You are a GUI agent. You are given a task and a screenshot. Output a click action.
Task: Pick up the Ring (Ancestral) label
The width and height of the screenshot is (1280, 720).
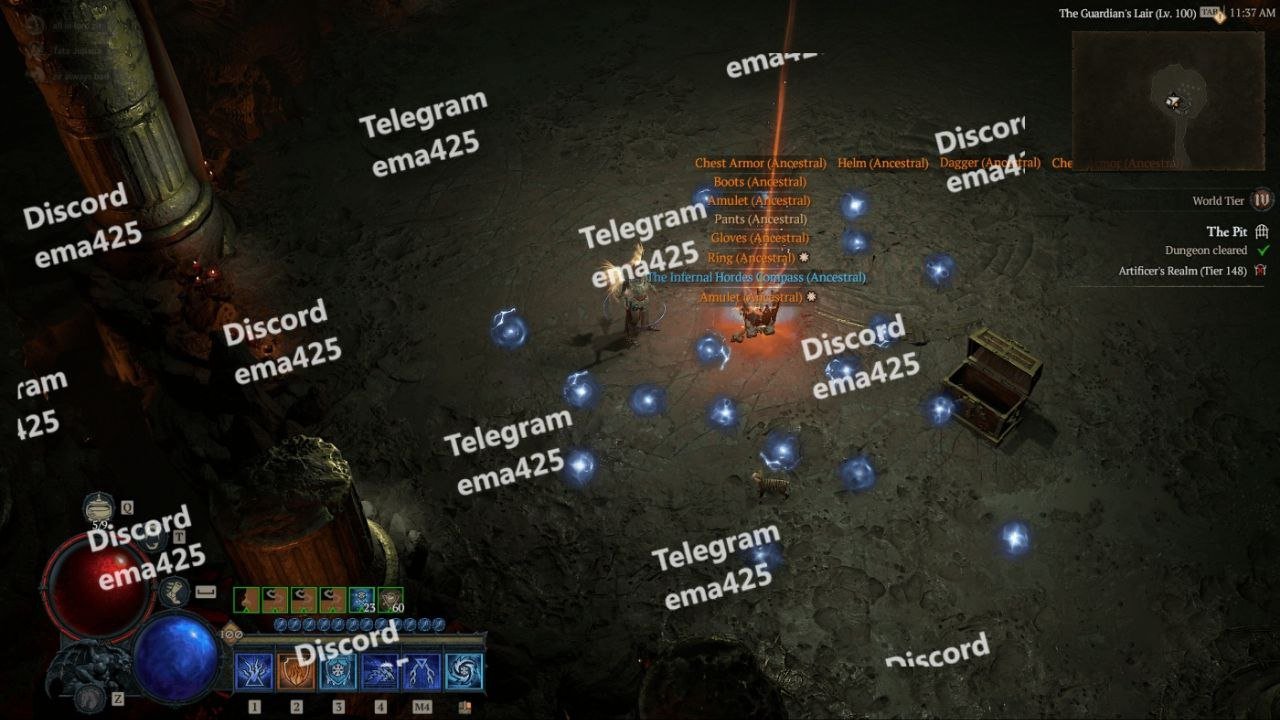(751, 258)
